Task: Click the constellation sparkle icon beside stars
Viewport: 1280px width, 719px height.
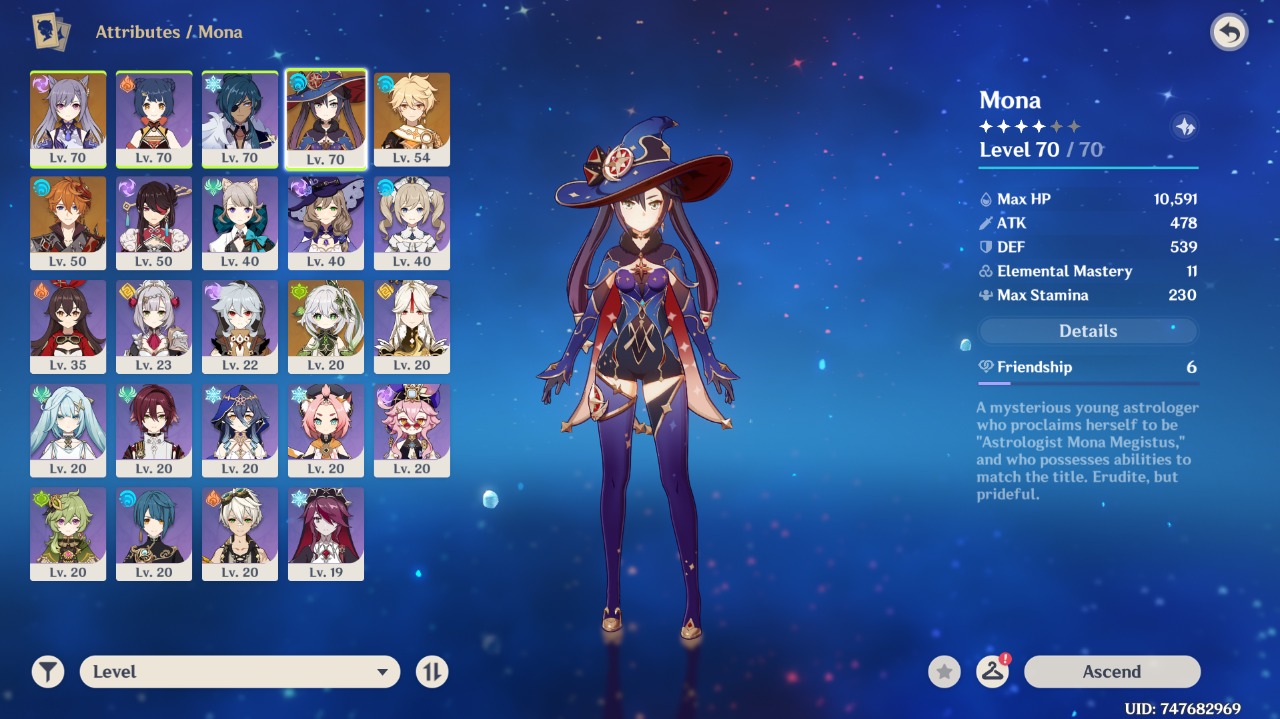Action: tap(1185, 127)
